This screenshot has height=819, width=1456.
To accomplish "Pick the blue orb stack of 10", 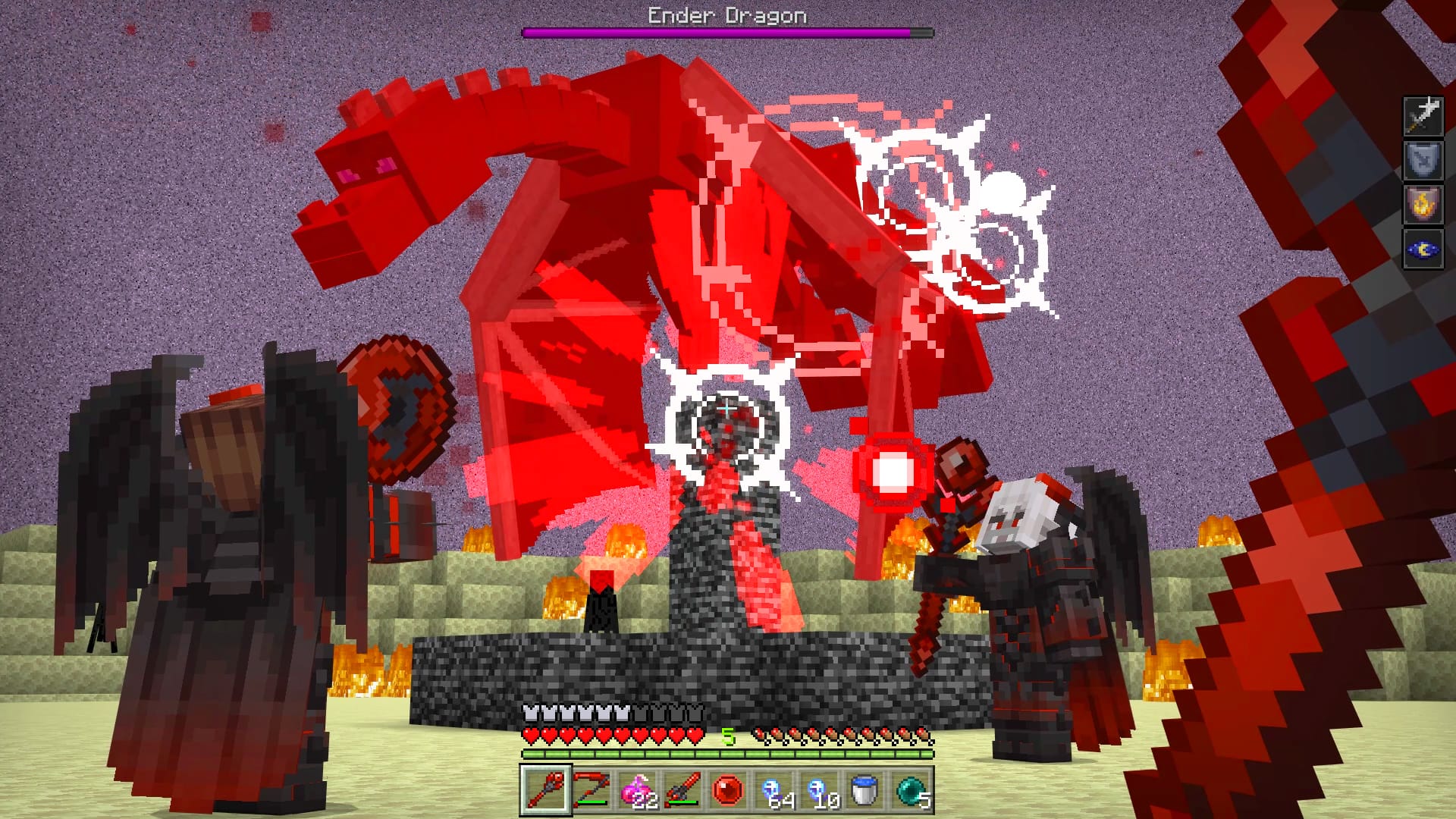I will pyautogui.click(x=819, y=790).
